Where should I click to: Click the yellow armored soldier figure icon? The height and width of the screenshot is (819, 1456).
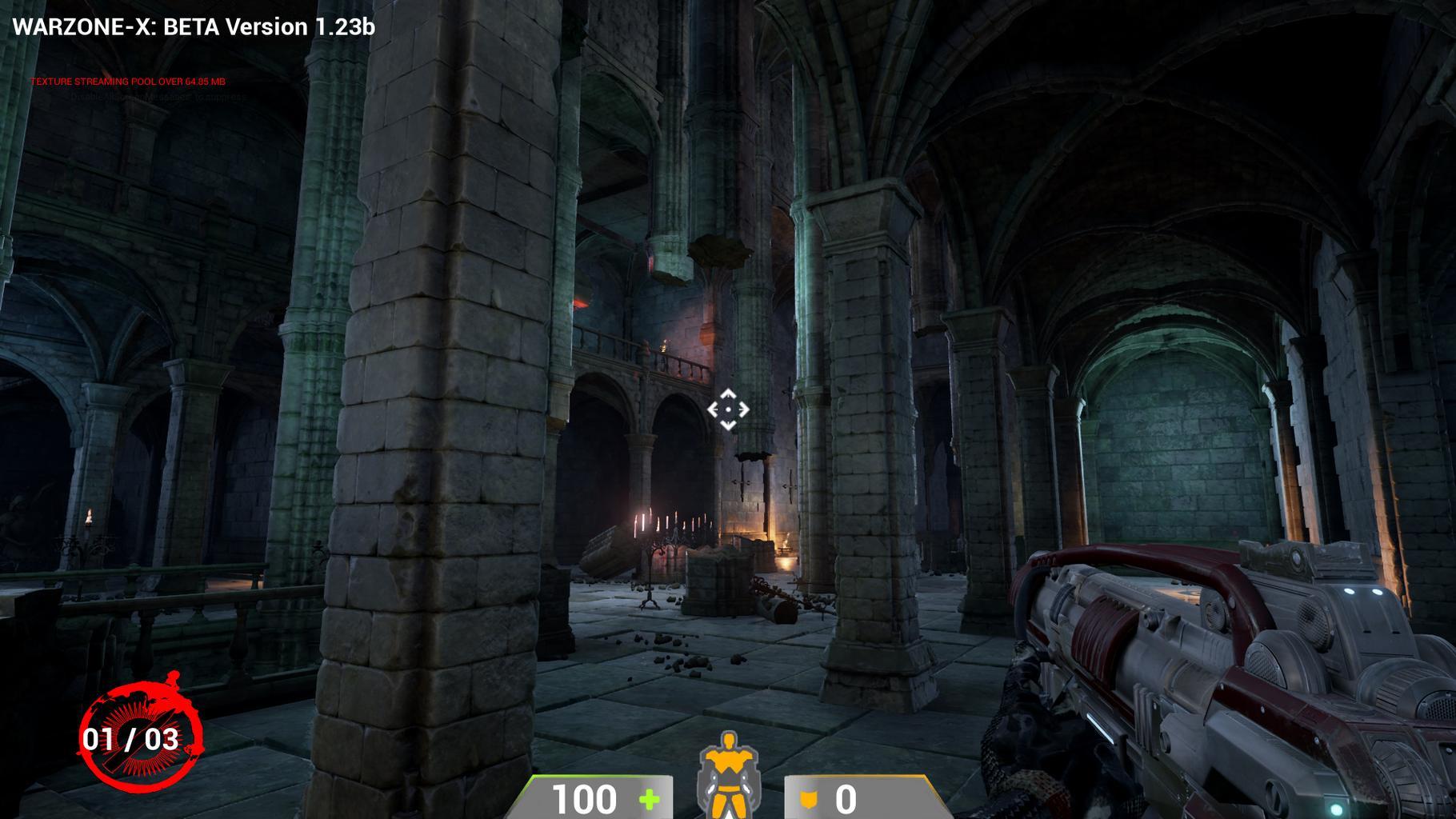coord(727,774)
